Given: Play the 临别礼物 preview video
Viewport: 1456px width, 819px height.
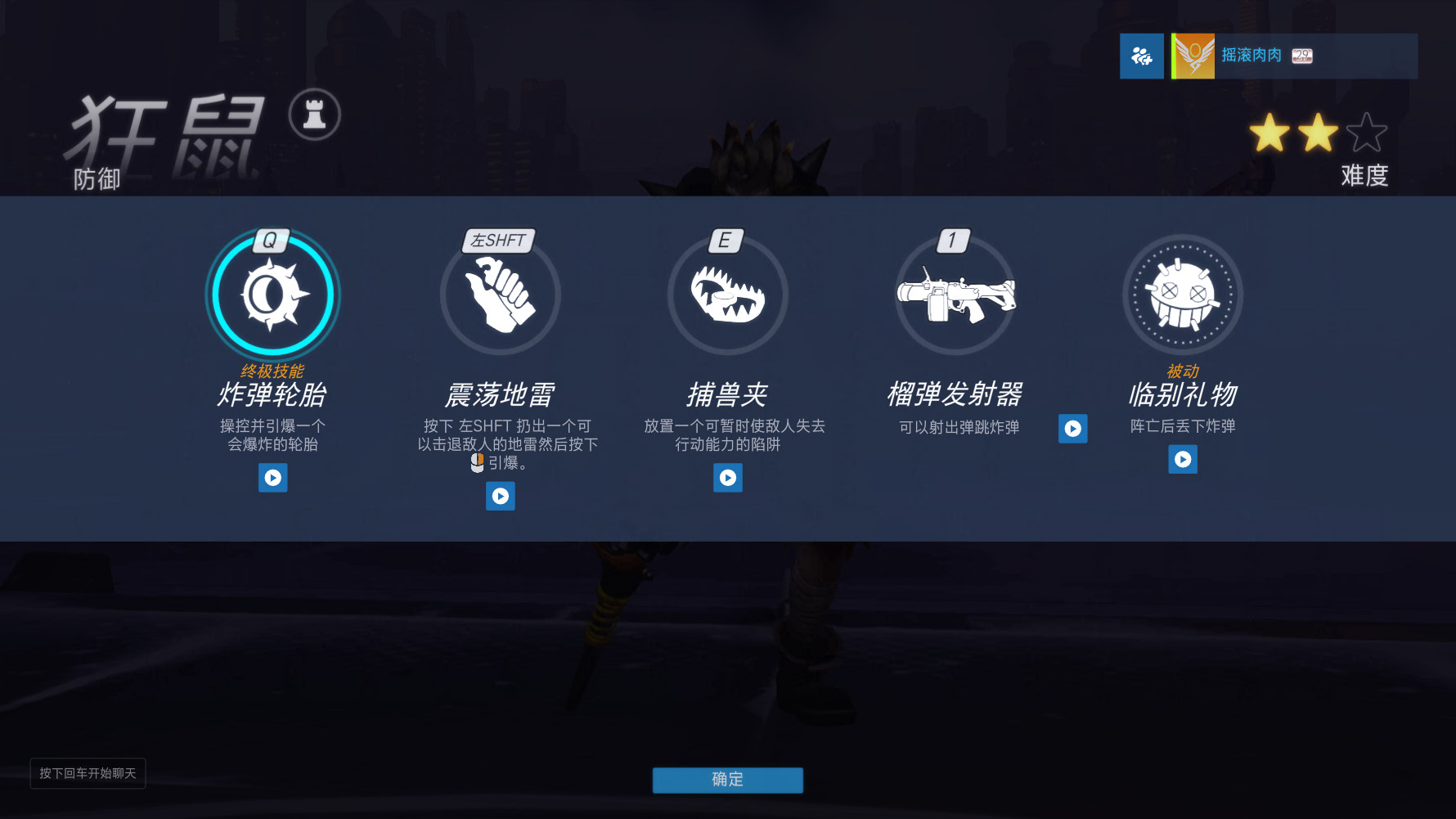Looking at the screenshot, I should (x=1182, y=459).
